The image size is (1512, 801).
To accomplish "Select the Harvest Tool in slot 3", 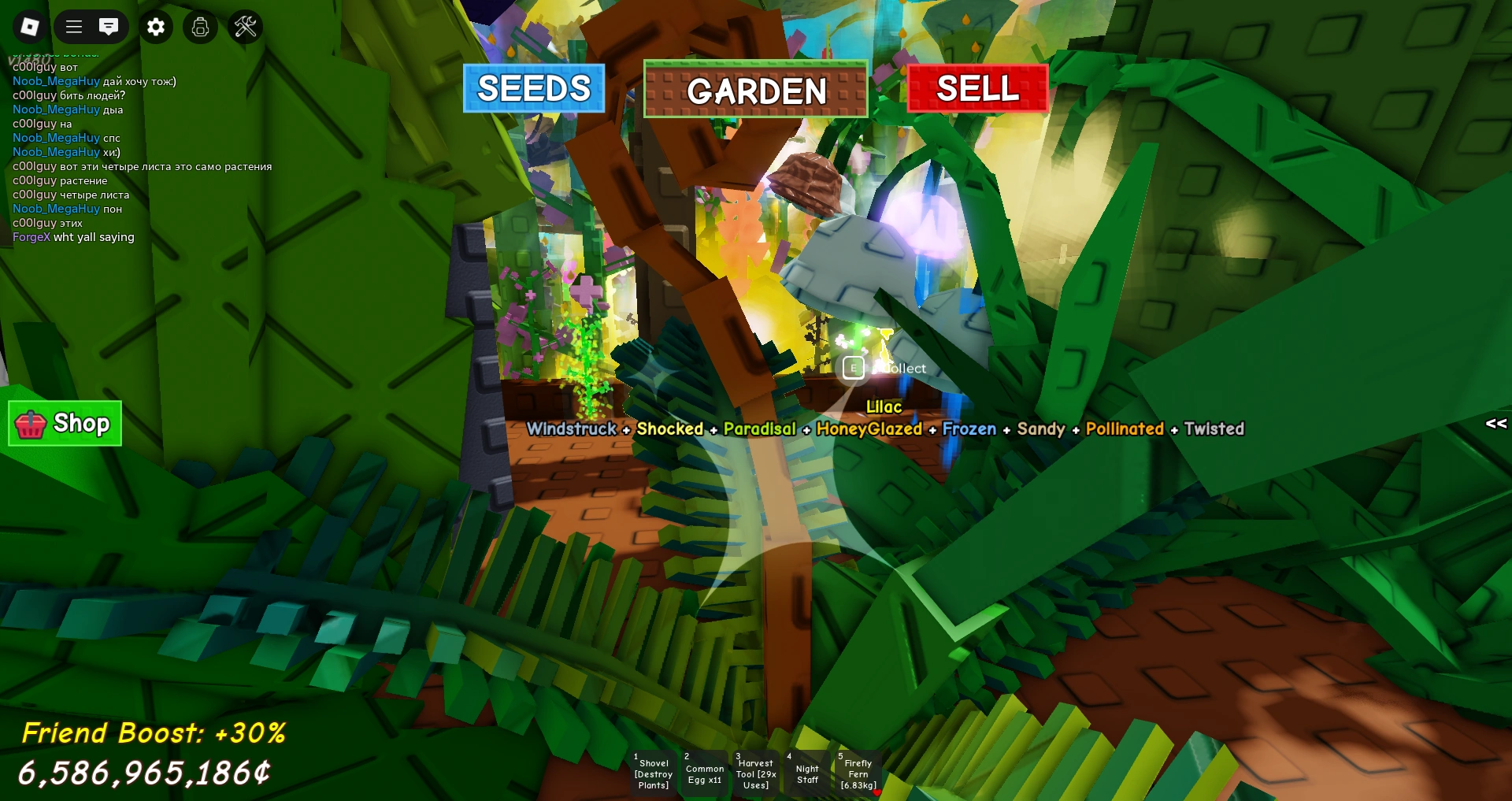I will 755,773.
